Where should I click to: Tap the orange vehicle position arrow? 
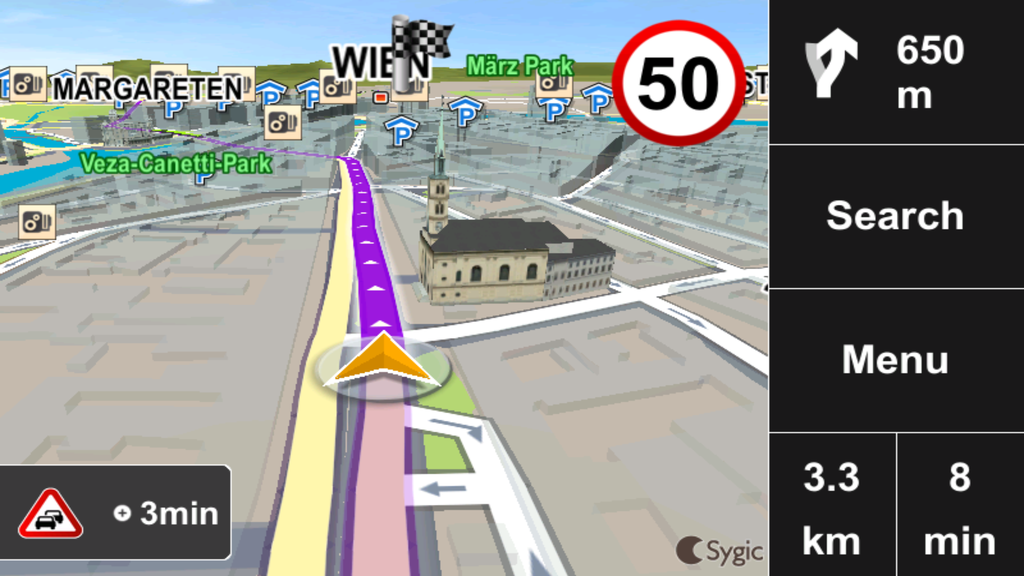(x=383, y=360)
